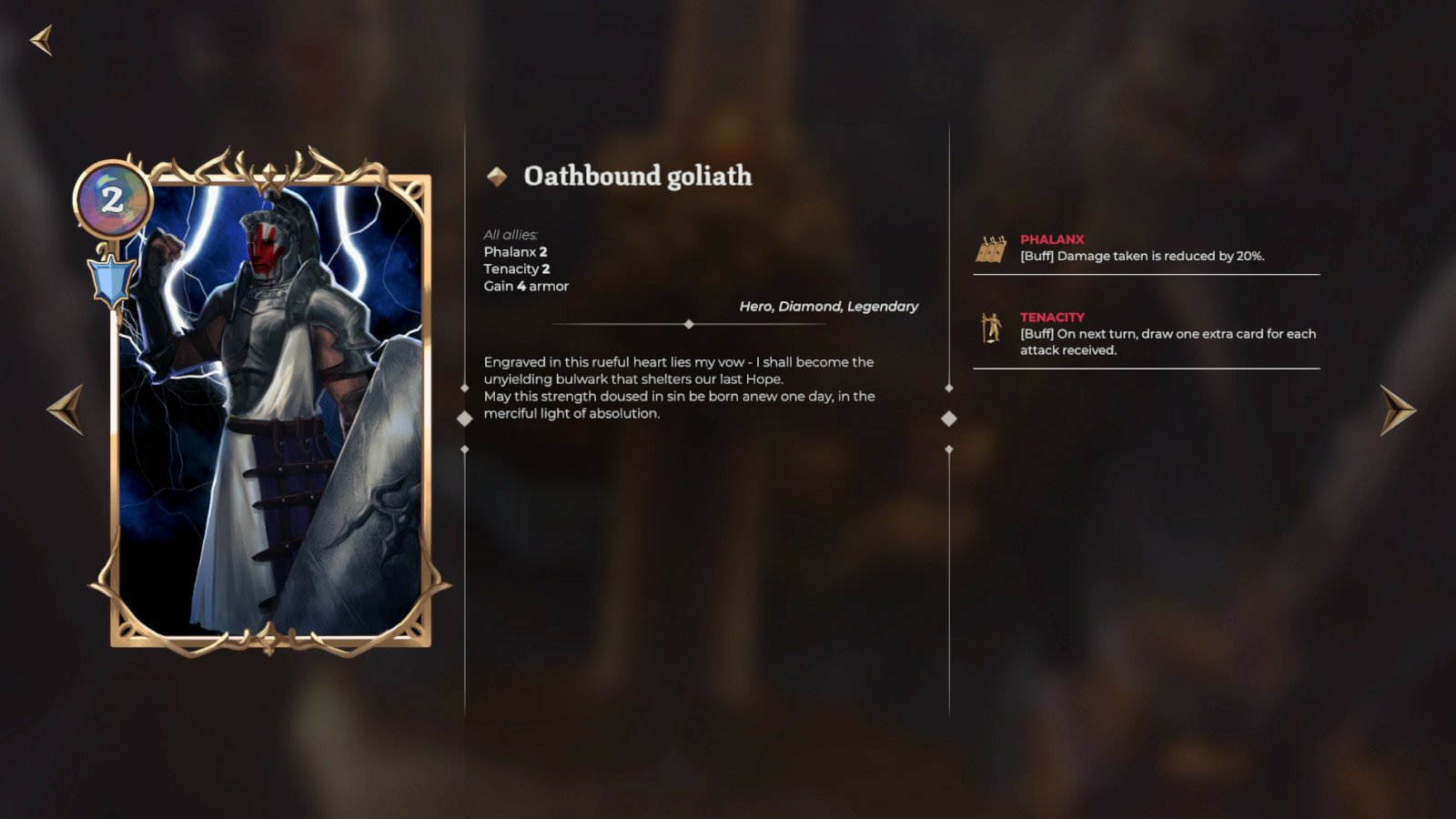The width and height of the screenshot is (1456, 819).
Task: Select the Phalanx 2 ability text
Action: point(516,252)
